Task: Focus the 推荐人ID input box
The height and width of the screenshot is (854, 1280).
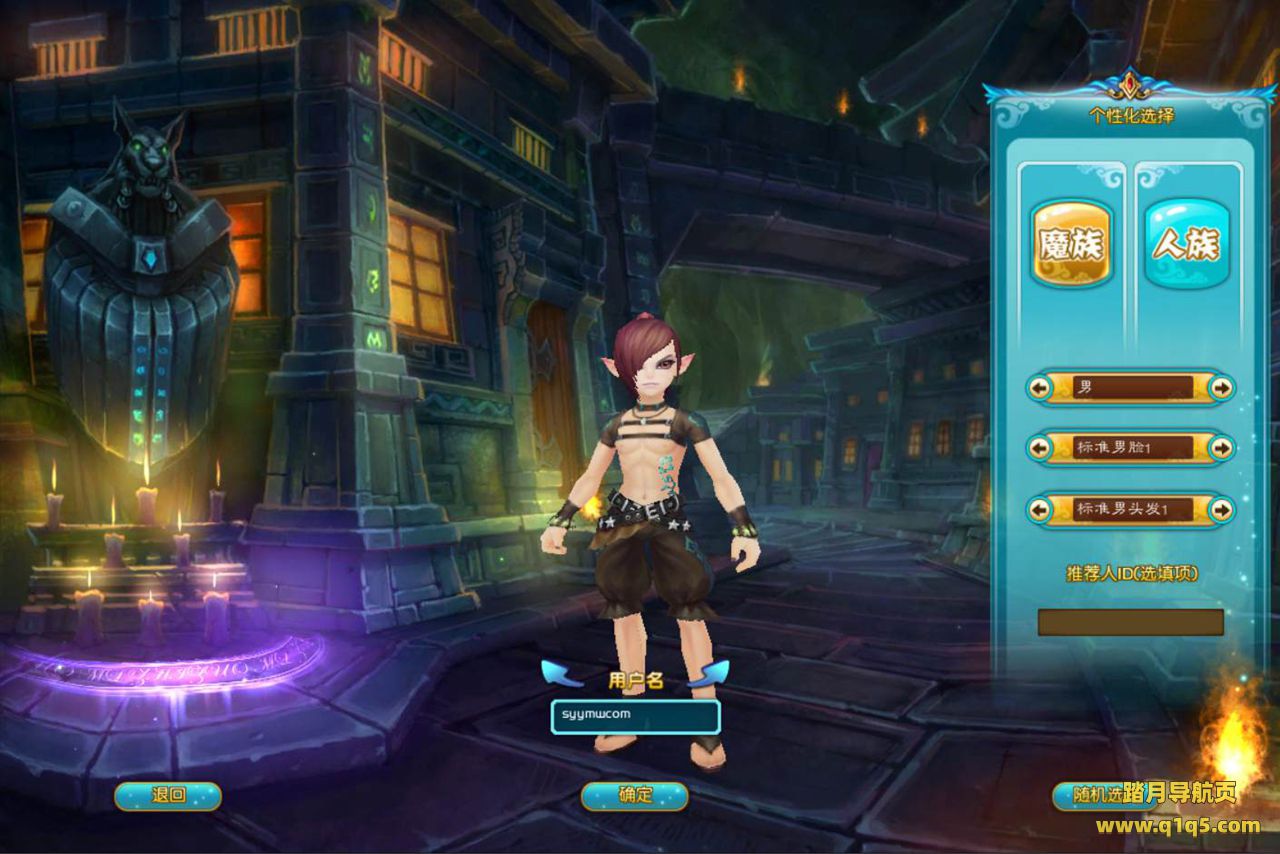Action: click(x=1130, y=622)
